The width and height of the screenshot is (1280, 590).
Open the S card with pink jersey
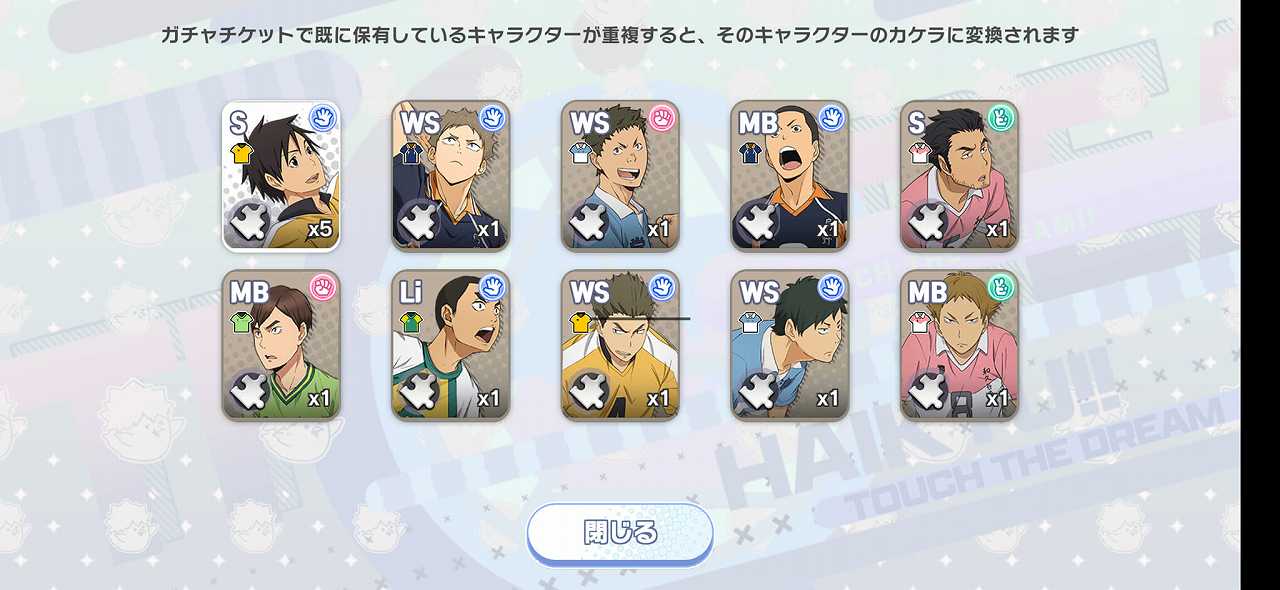coord(959,176)
